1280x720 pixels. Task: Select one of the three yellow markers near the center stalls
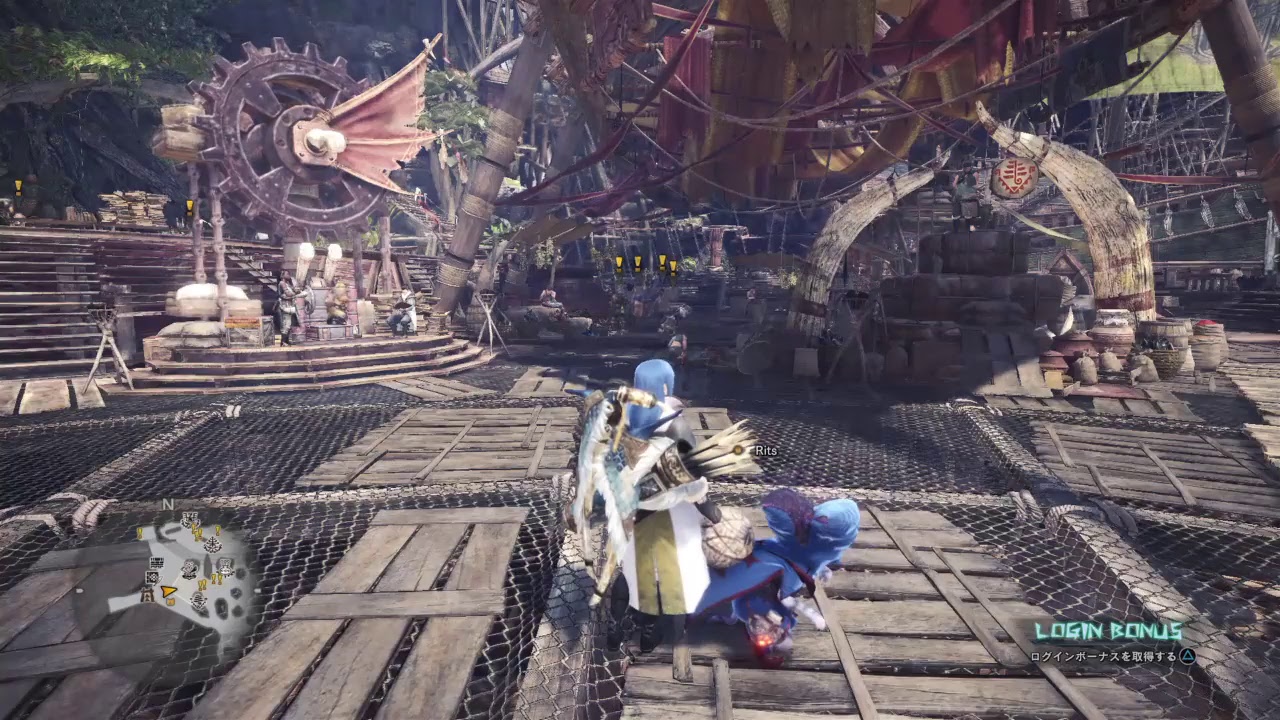639,261
